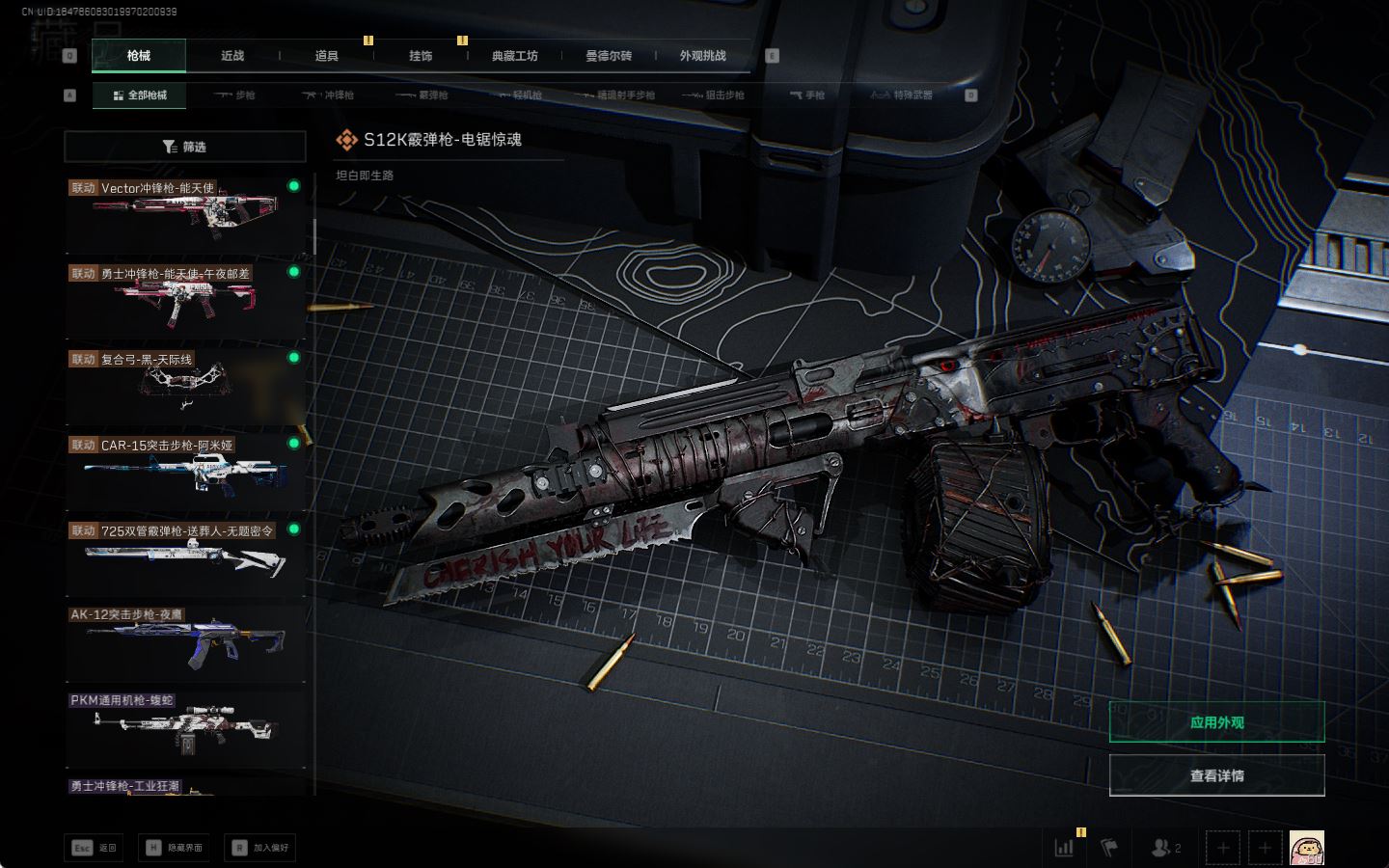1389x868 pixels.
Task: Choose the 725双管霰弹枪 shotgun skin
Action: [184, 556]
